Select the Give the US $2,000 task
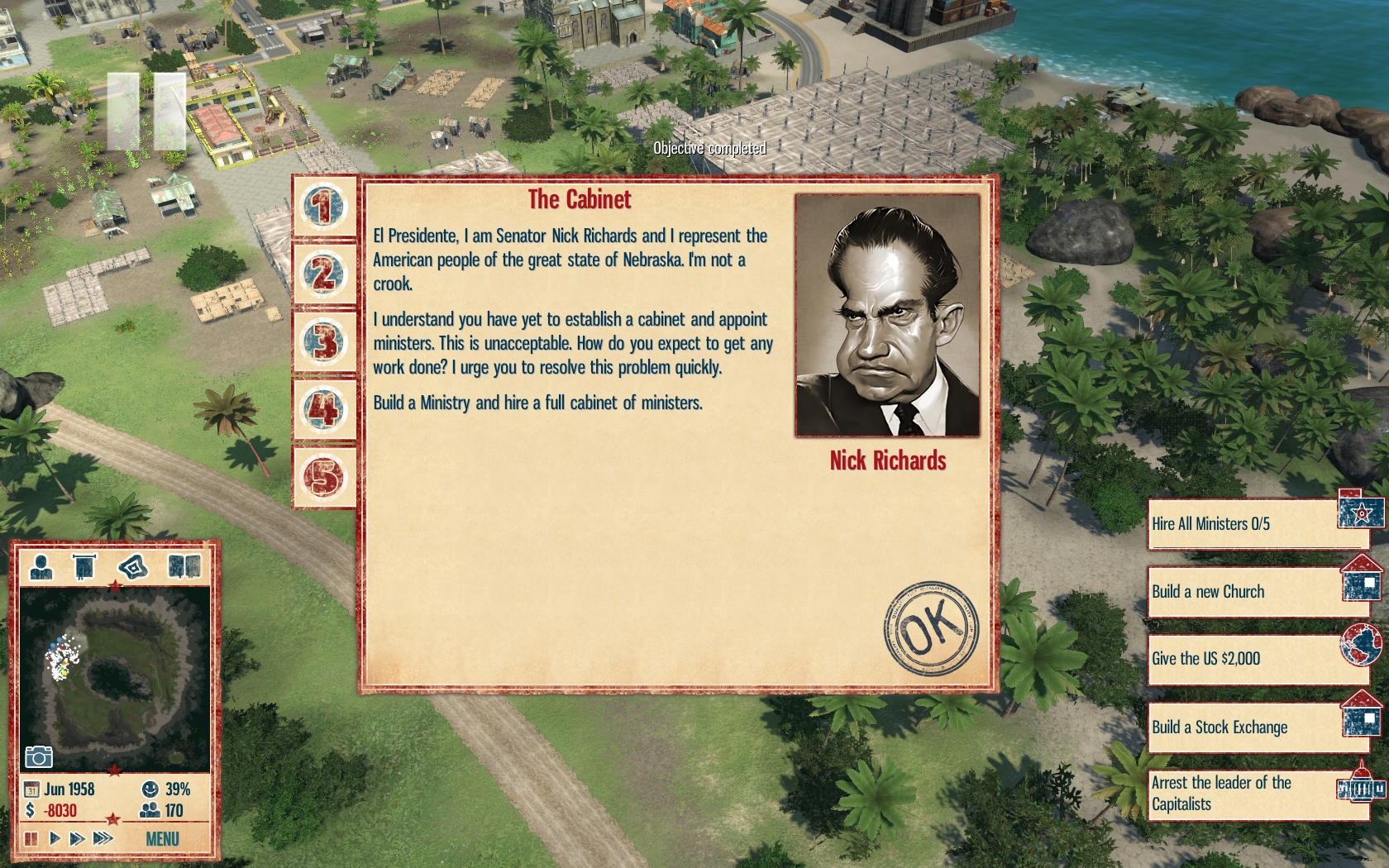This screenshot has width=1389, height=868. (x=1257, y=659)
